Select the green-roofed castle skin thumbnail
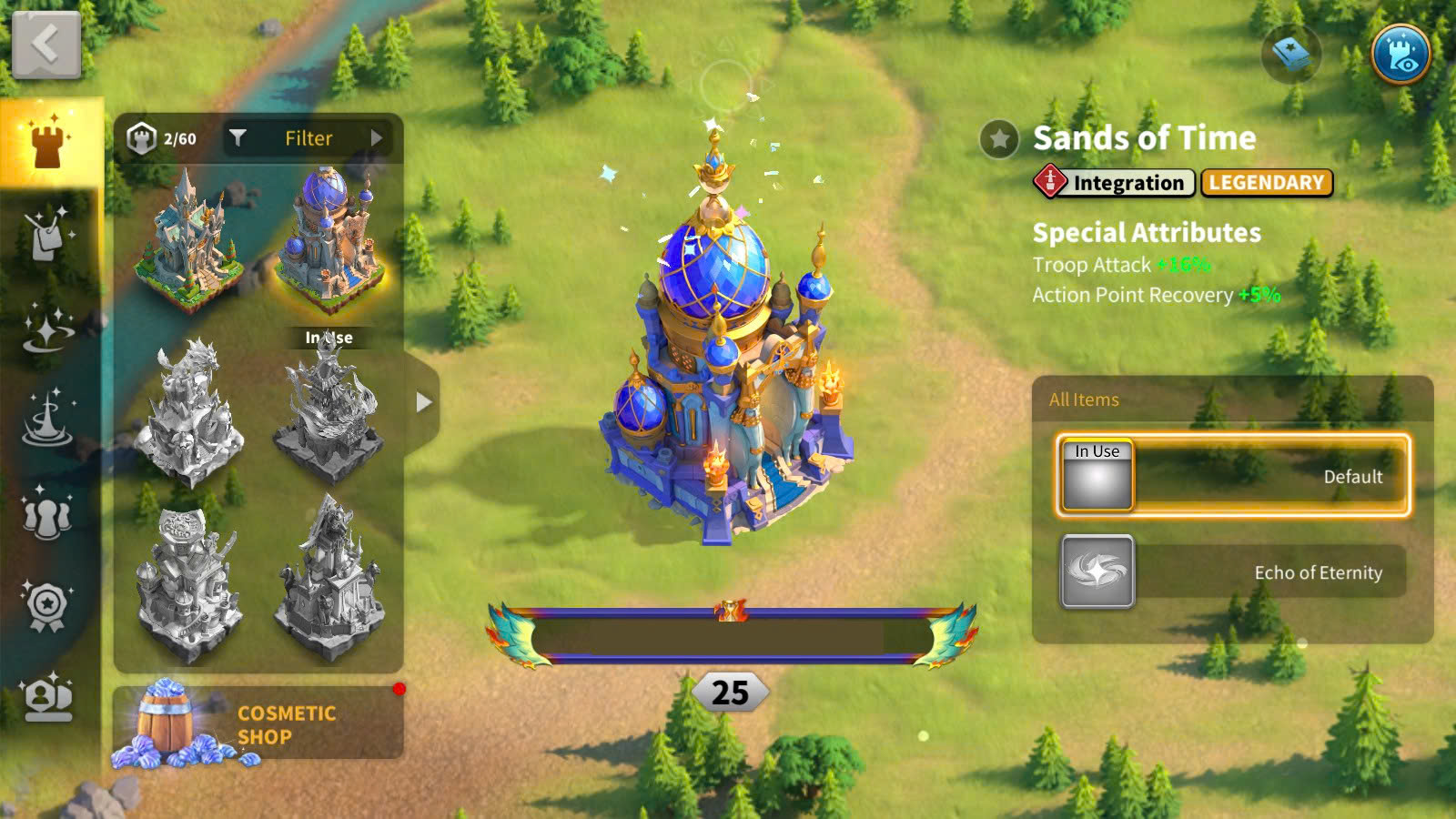 189,241
